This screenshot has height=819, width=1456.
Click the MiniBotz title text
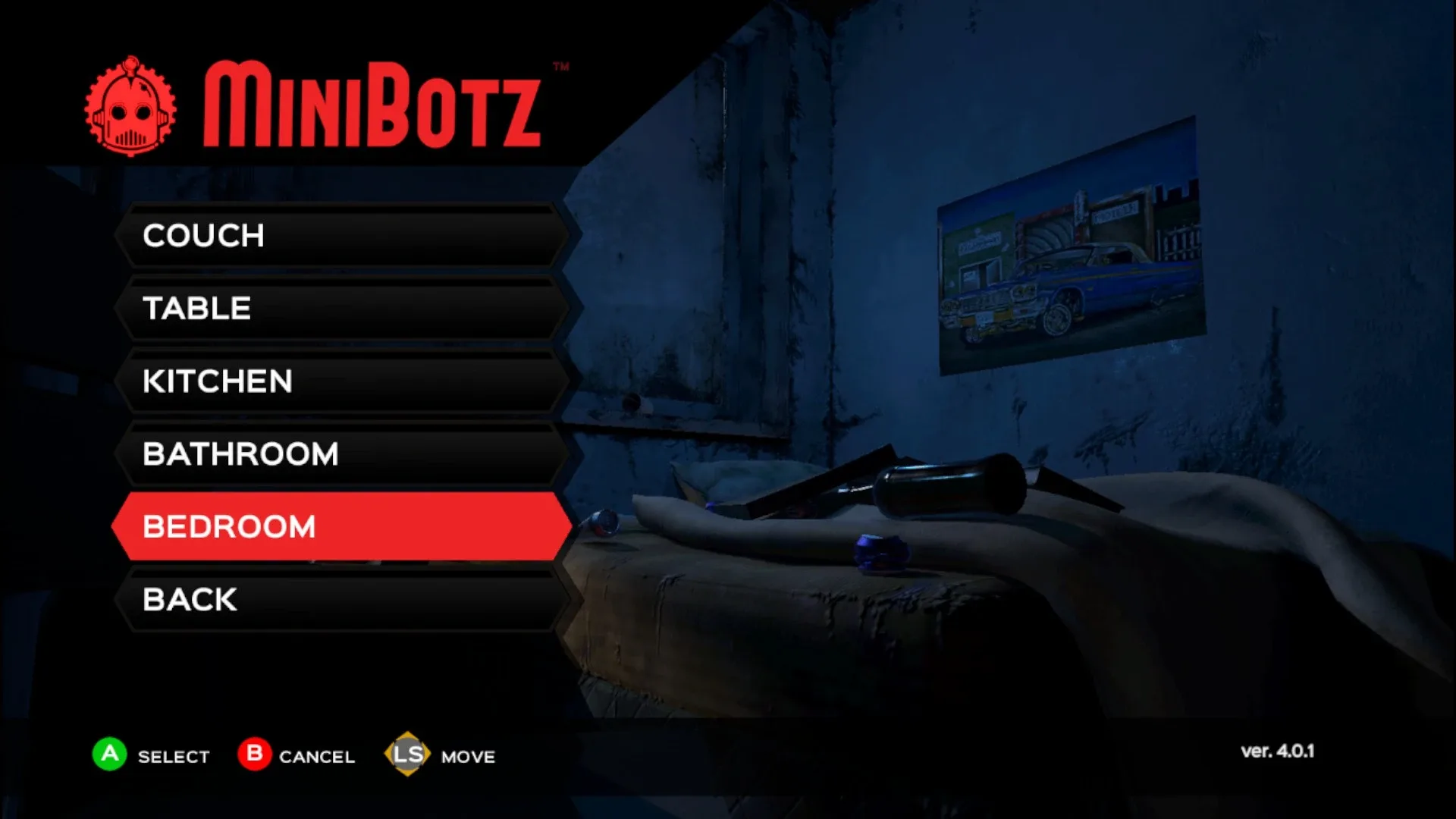click(372, 102)
